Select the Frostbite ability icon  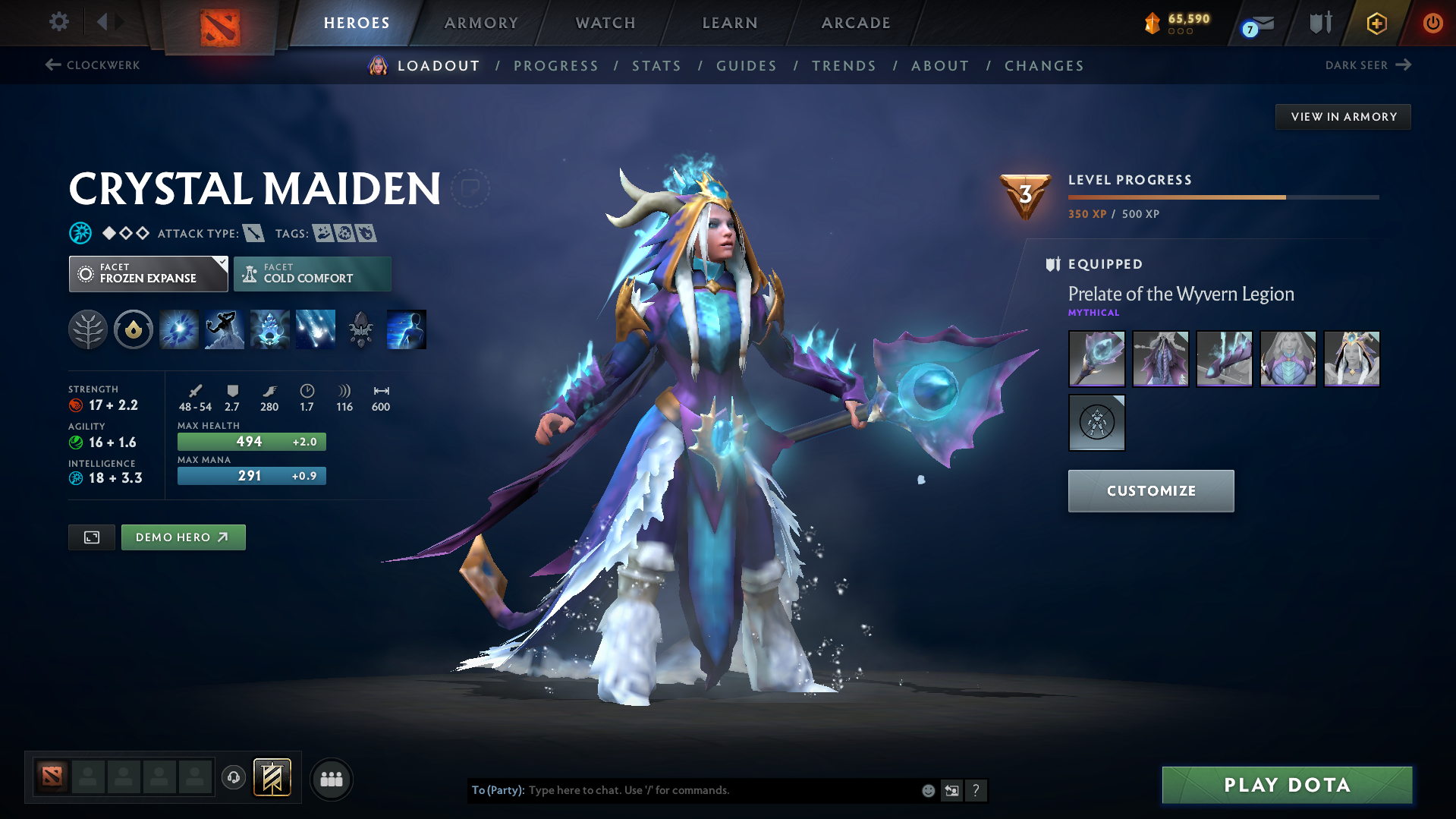tap(224, 329)
